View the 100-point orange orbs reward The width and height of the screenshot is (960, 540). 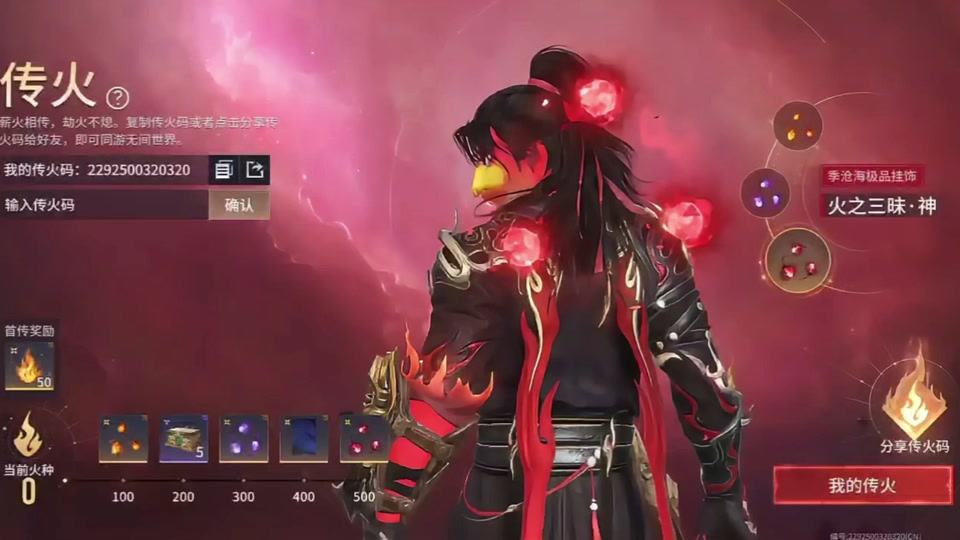(x=123, y=439)
